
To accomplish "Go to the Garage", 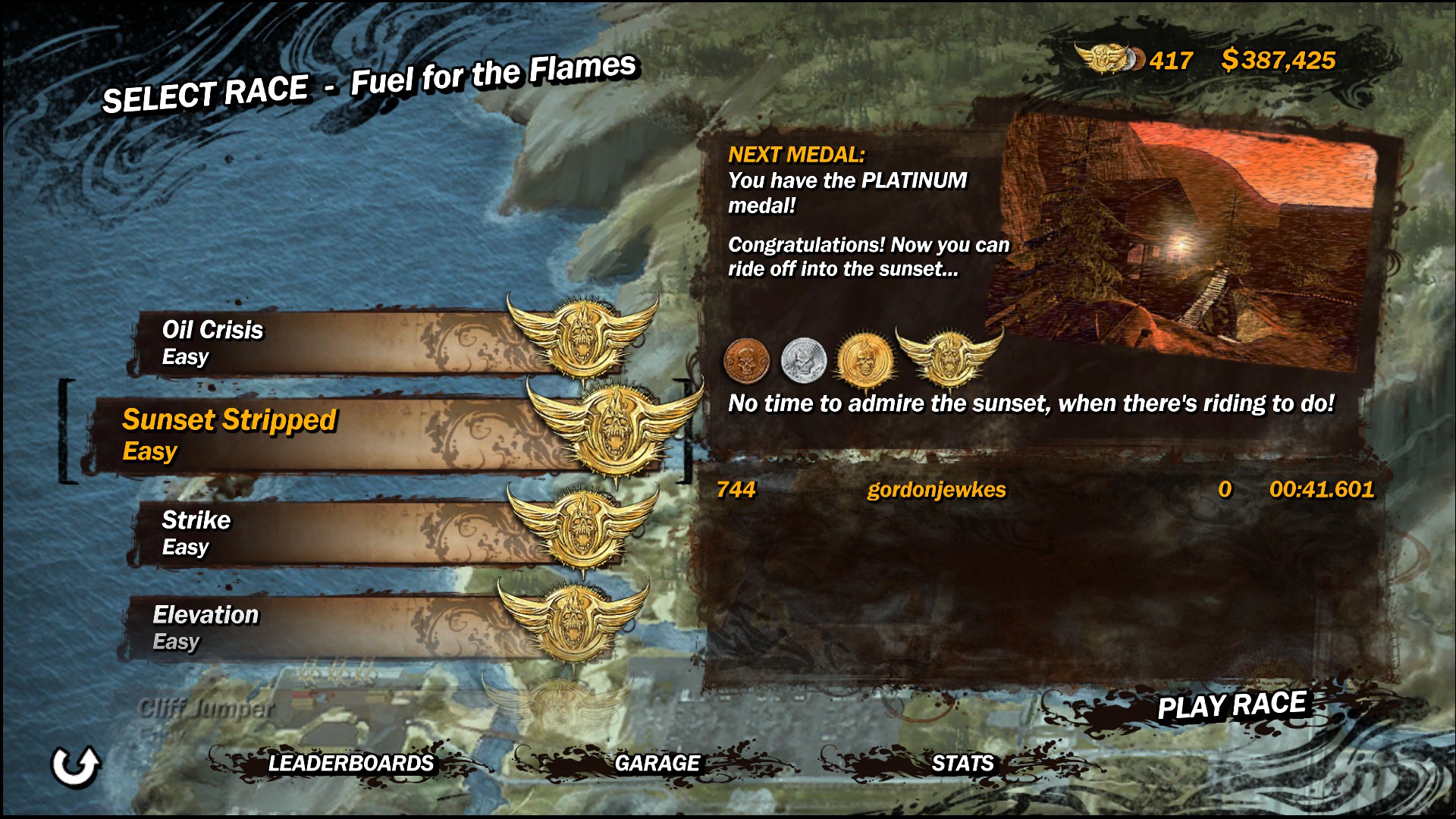I will (657, 763).
